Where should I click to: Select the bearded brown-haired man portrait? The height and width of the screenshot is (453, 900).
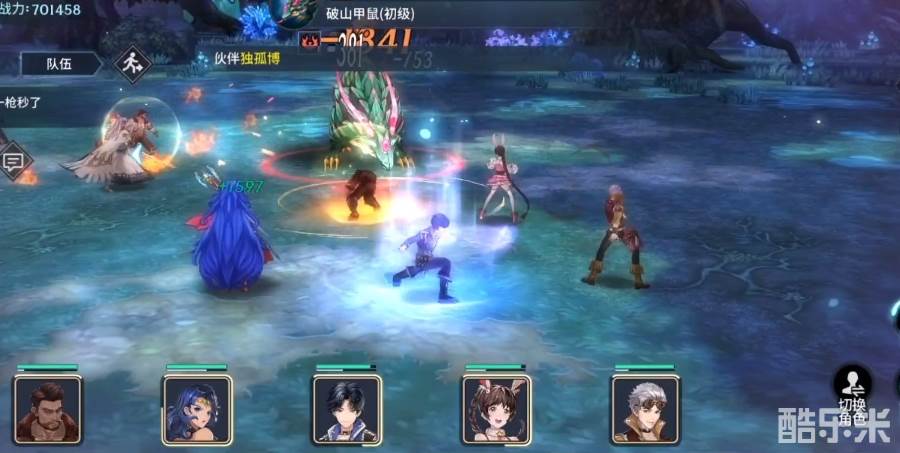click(47, 409)
